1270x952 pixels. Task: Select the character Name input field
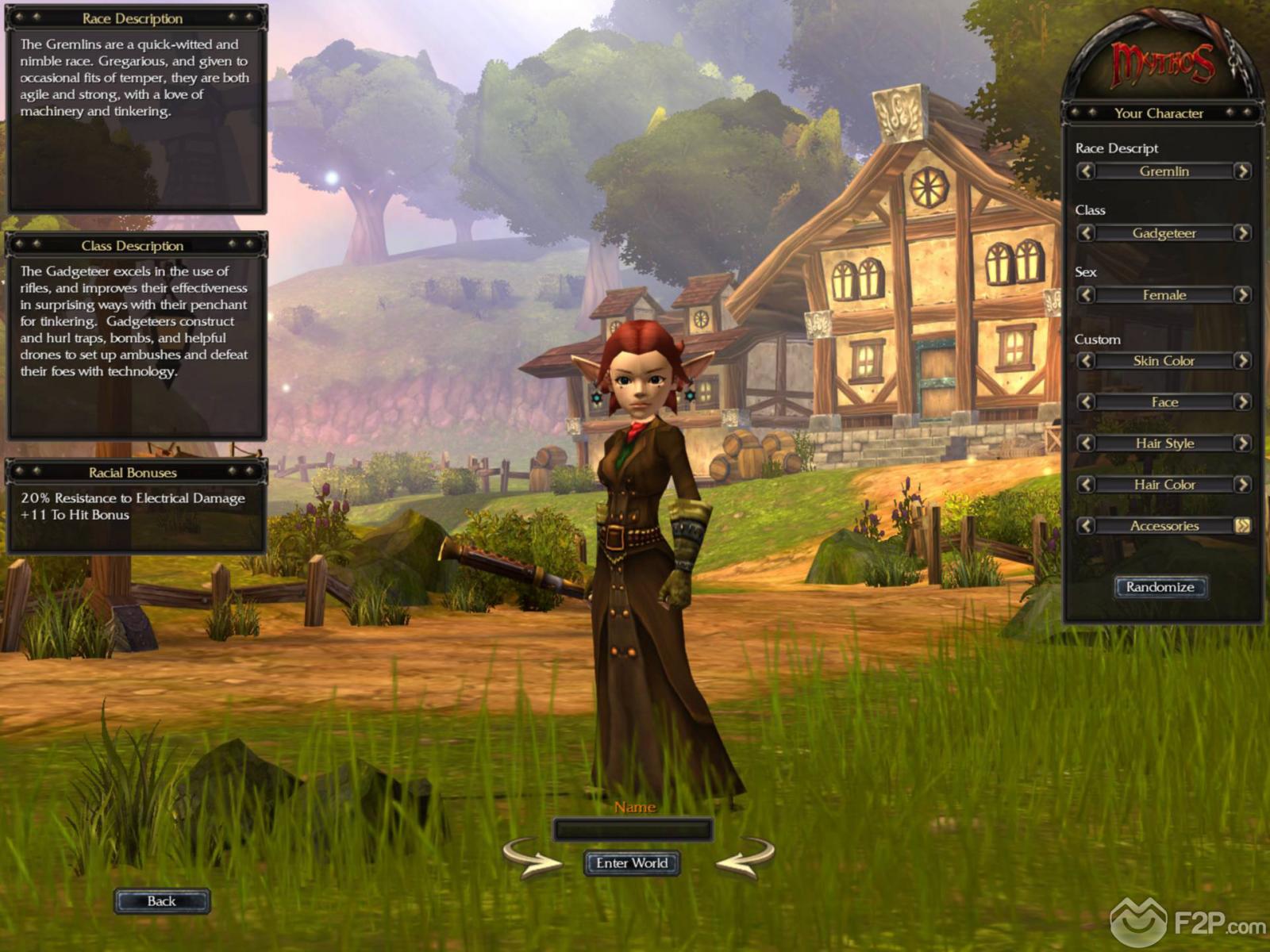pyautogui.click(x=632, y=831)
